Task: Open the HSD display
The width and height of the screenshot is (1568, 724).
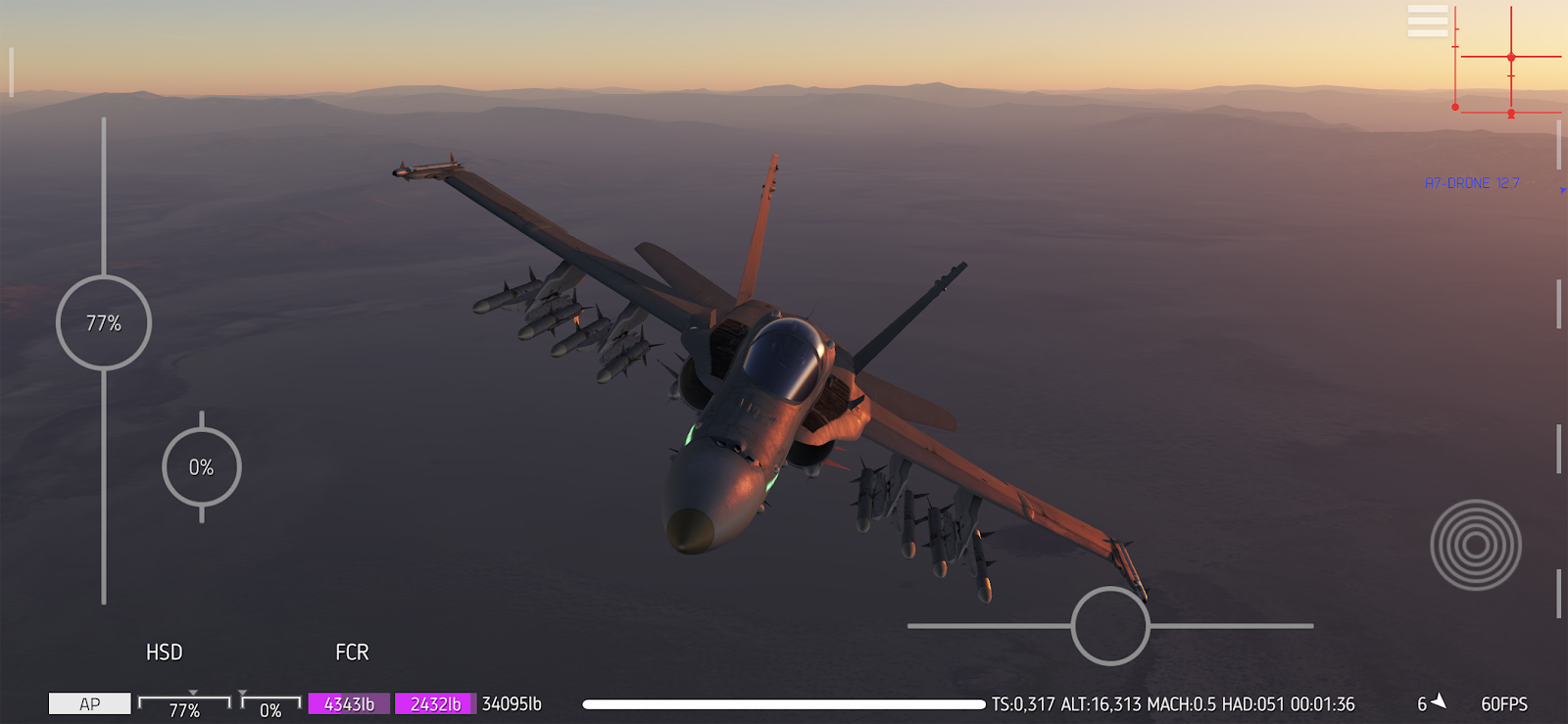Action: click(x=164, y=652)
